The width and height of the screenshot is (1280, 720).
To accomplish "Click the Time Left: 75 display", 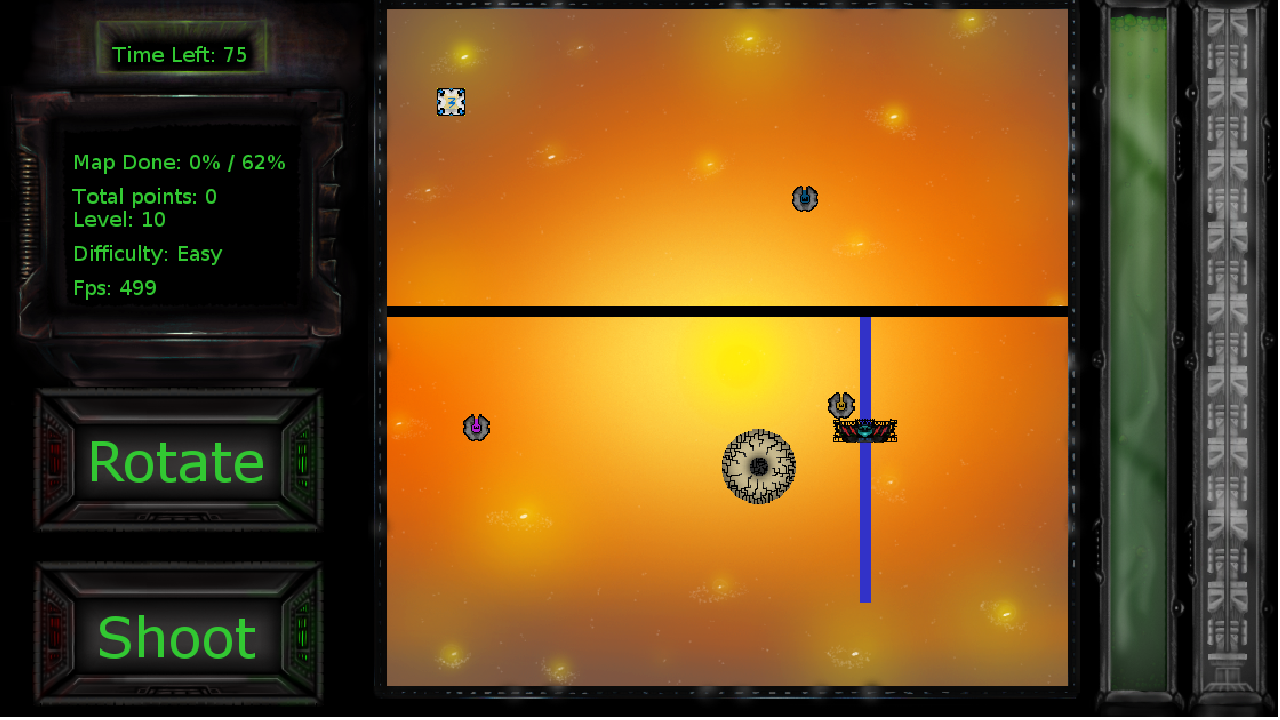I will (182, 55).
